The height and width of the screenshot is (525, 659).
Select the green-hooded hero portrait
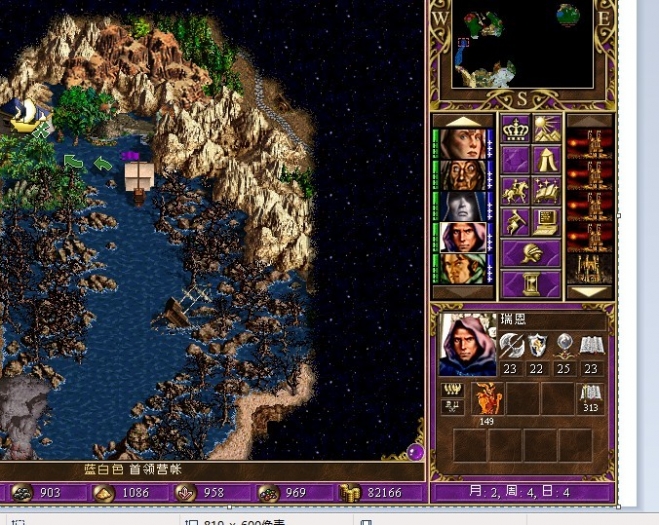coord(463,268)
